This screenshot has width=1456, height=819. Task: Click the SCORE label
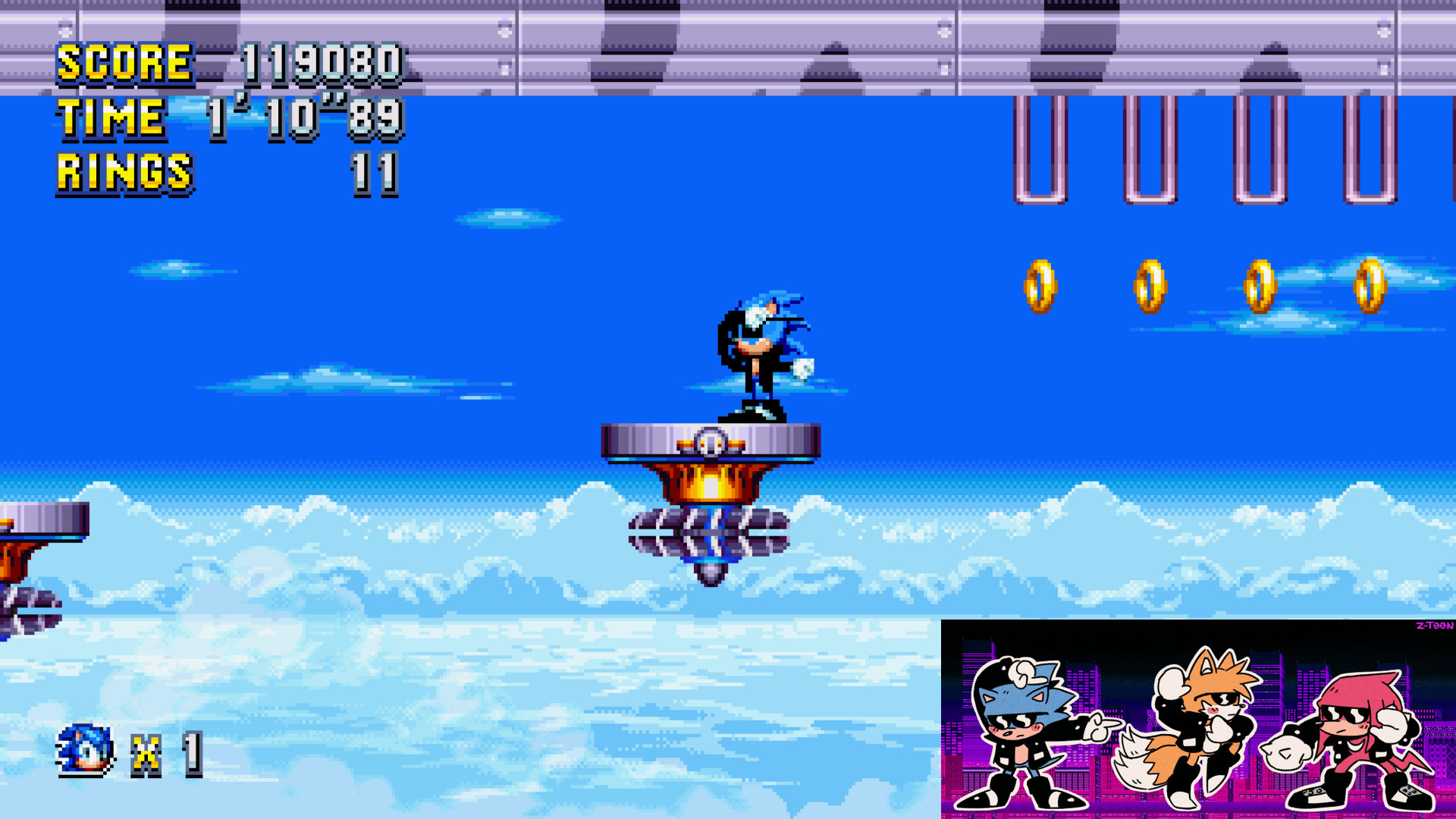coord(125,62)
